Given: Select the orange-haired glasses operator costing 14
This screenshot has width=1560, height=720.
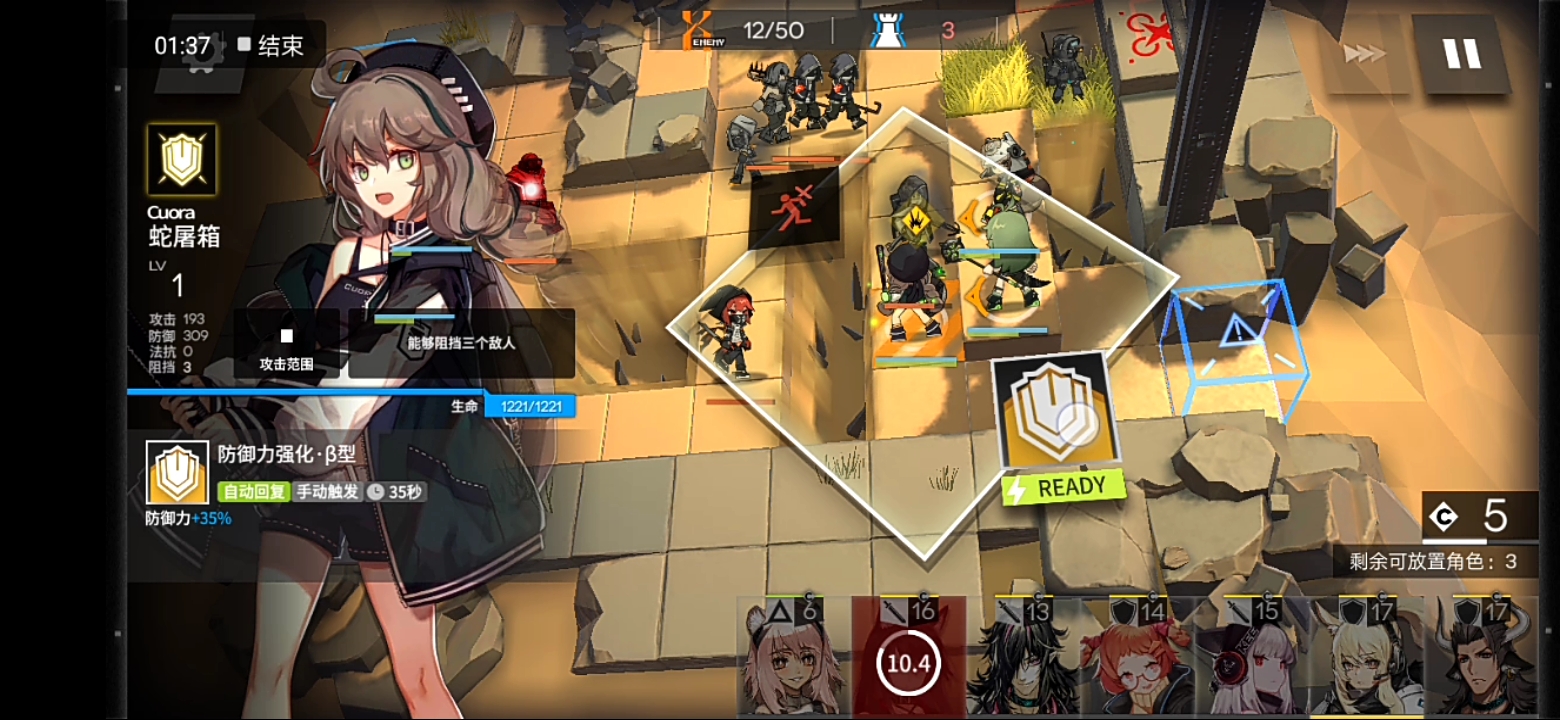Looking at the screenshot, I should (x=1141, y=665).
